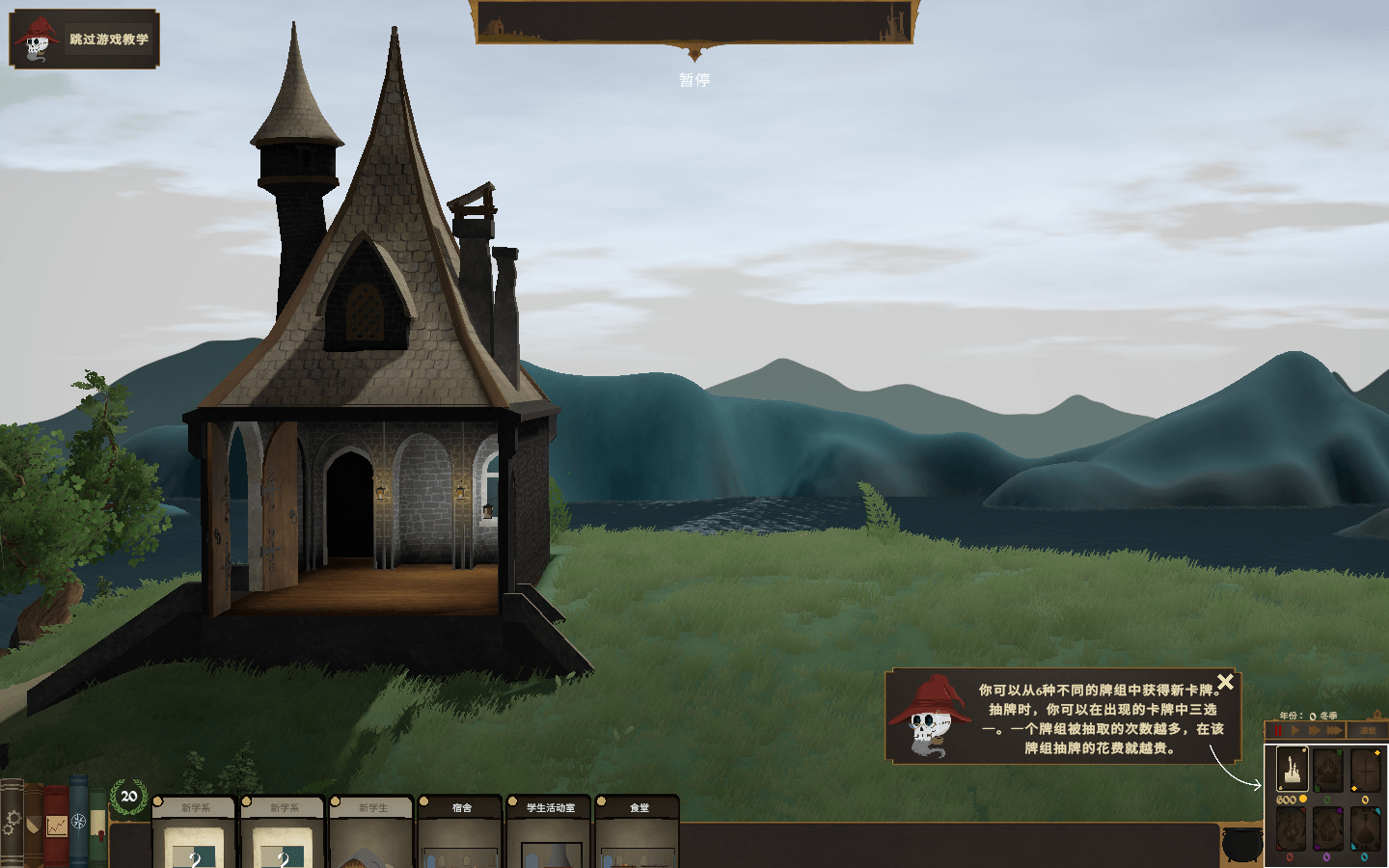
Task: Draw from the paw print deck
Action: (x=1328, y=771)
